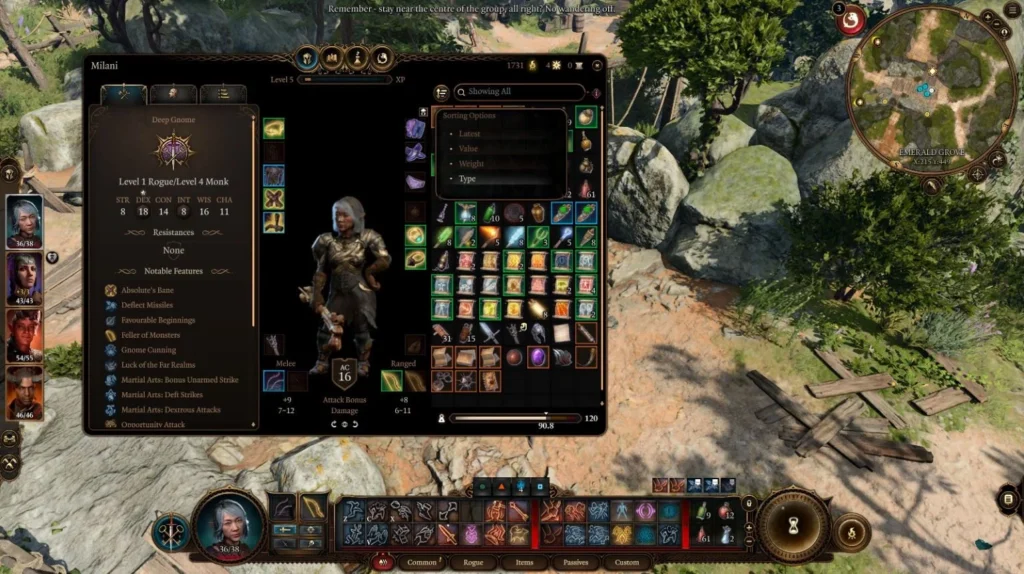Sort items by Latest
1024x574 pixels.
[468, 133]
